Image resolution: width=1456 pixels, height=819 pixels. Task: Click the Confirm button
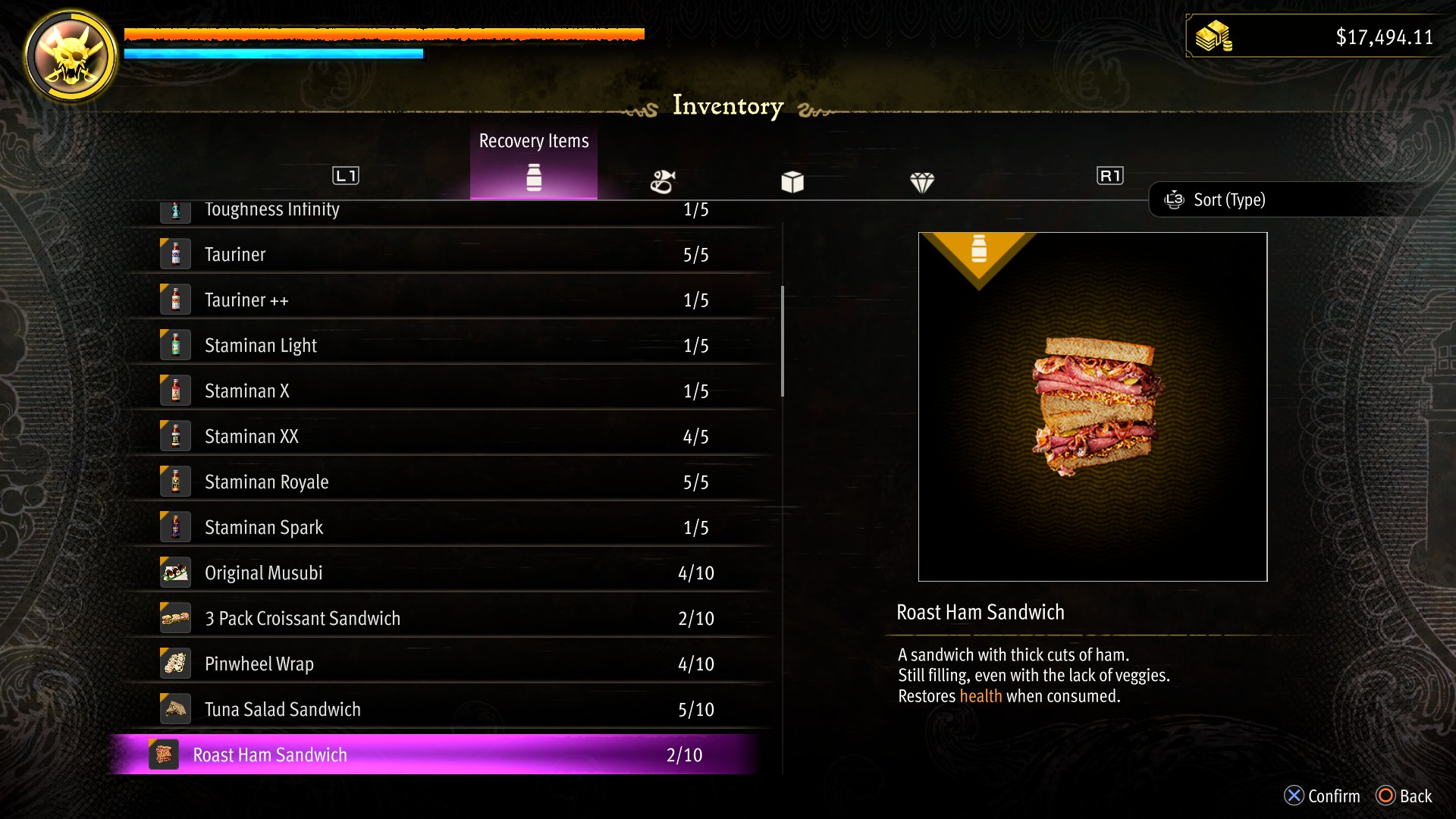1323,796
